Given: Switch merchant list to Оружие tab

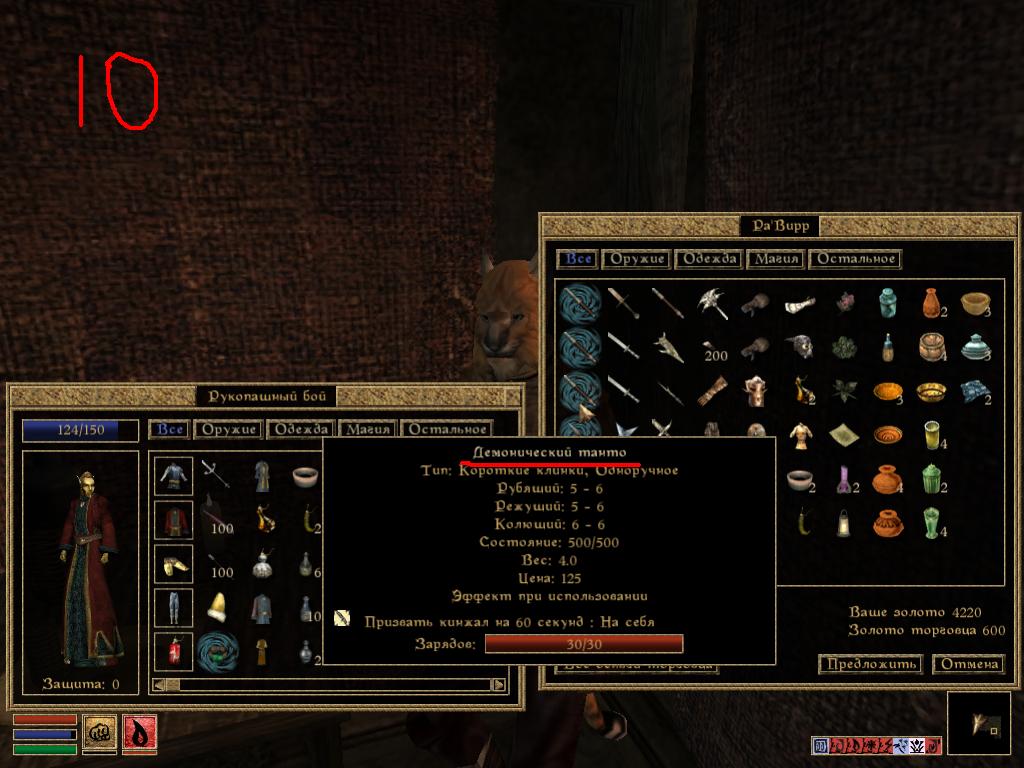Looking at the screenshot, I should pyautogui.click(x=636, y=259).
